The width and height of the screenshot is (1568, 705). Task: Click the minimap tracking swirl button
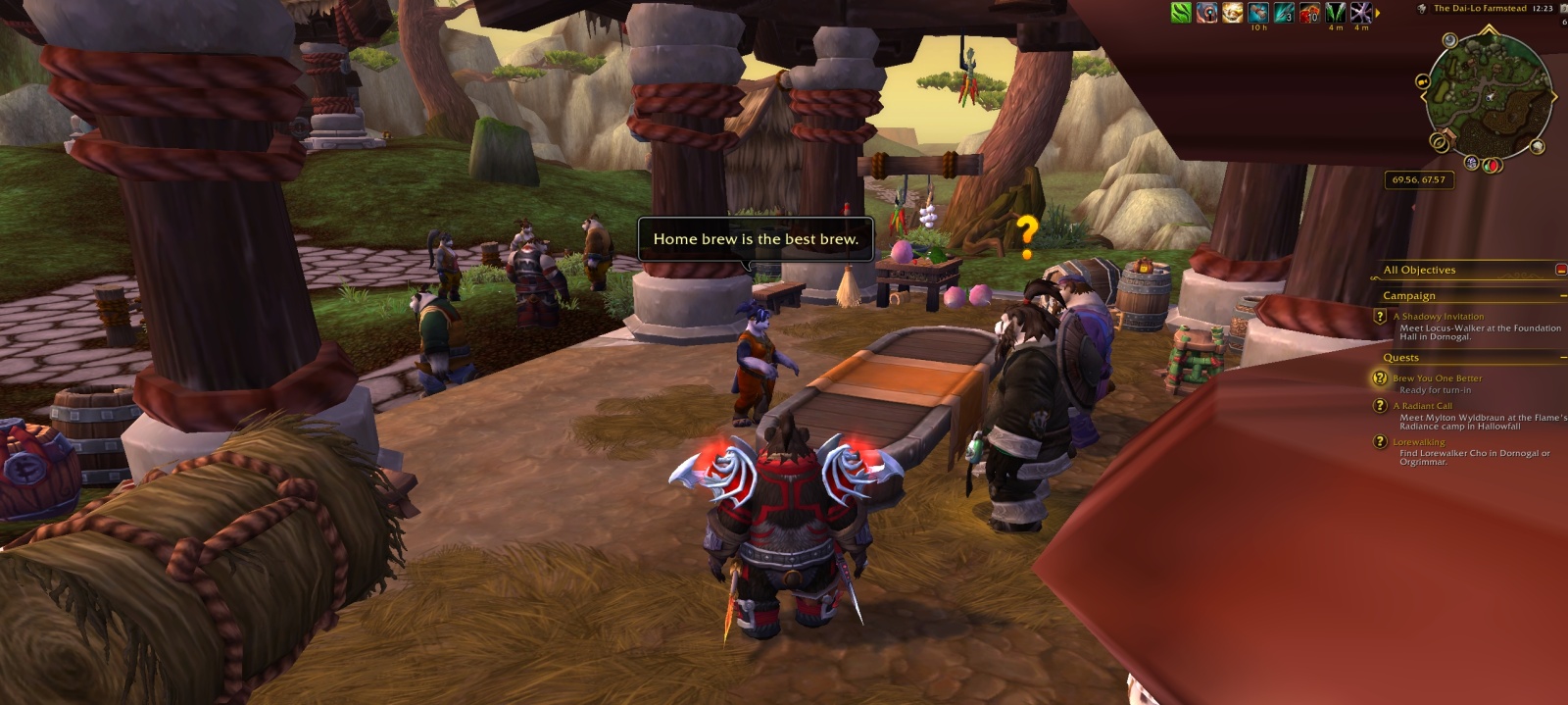coord(1448,41)
